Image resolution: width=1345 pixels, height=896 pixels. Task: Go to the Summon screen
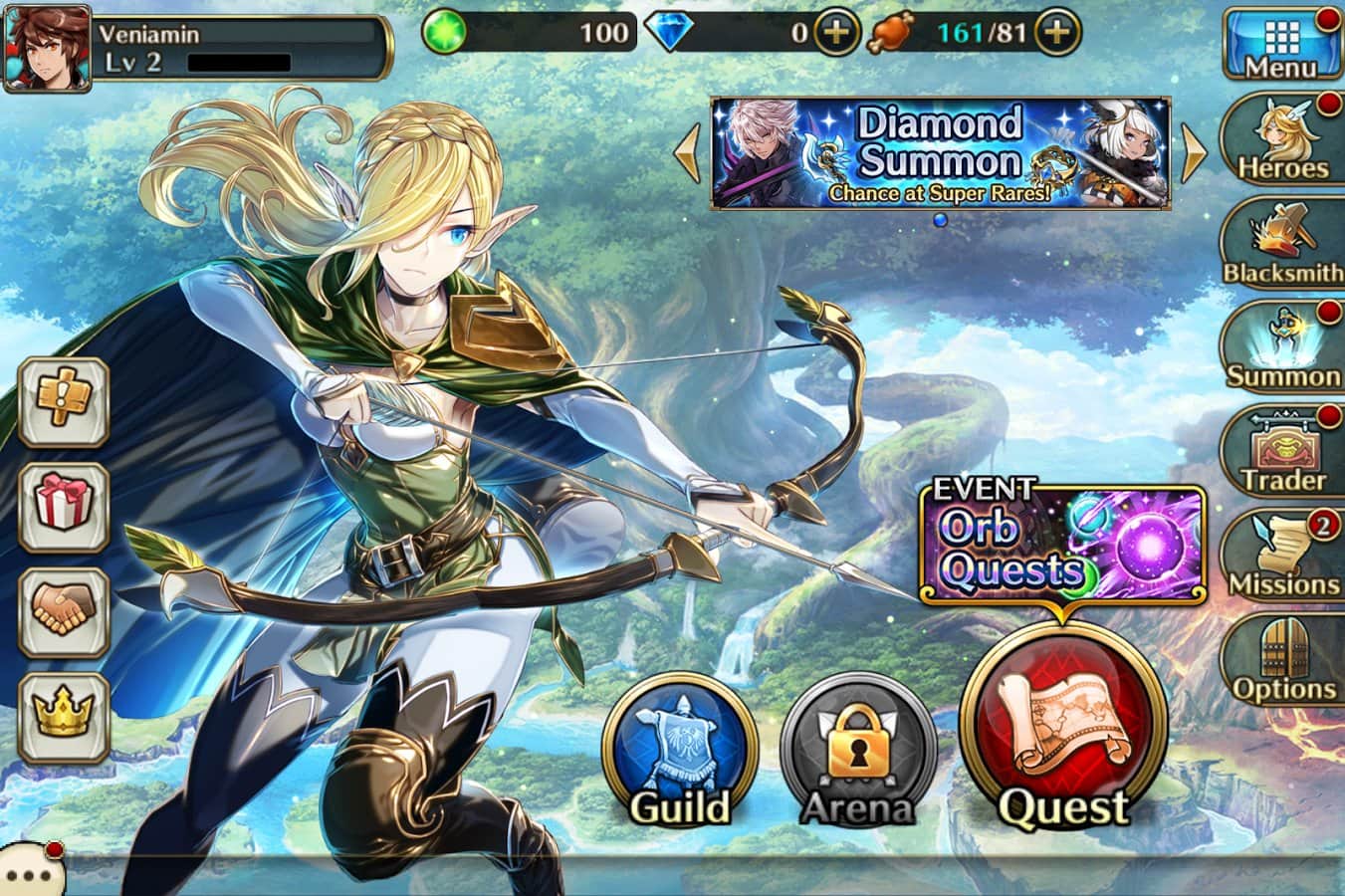pyautogui.click(x=1282, y=347)
